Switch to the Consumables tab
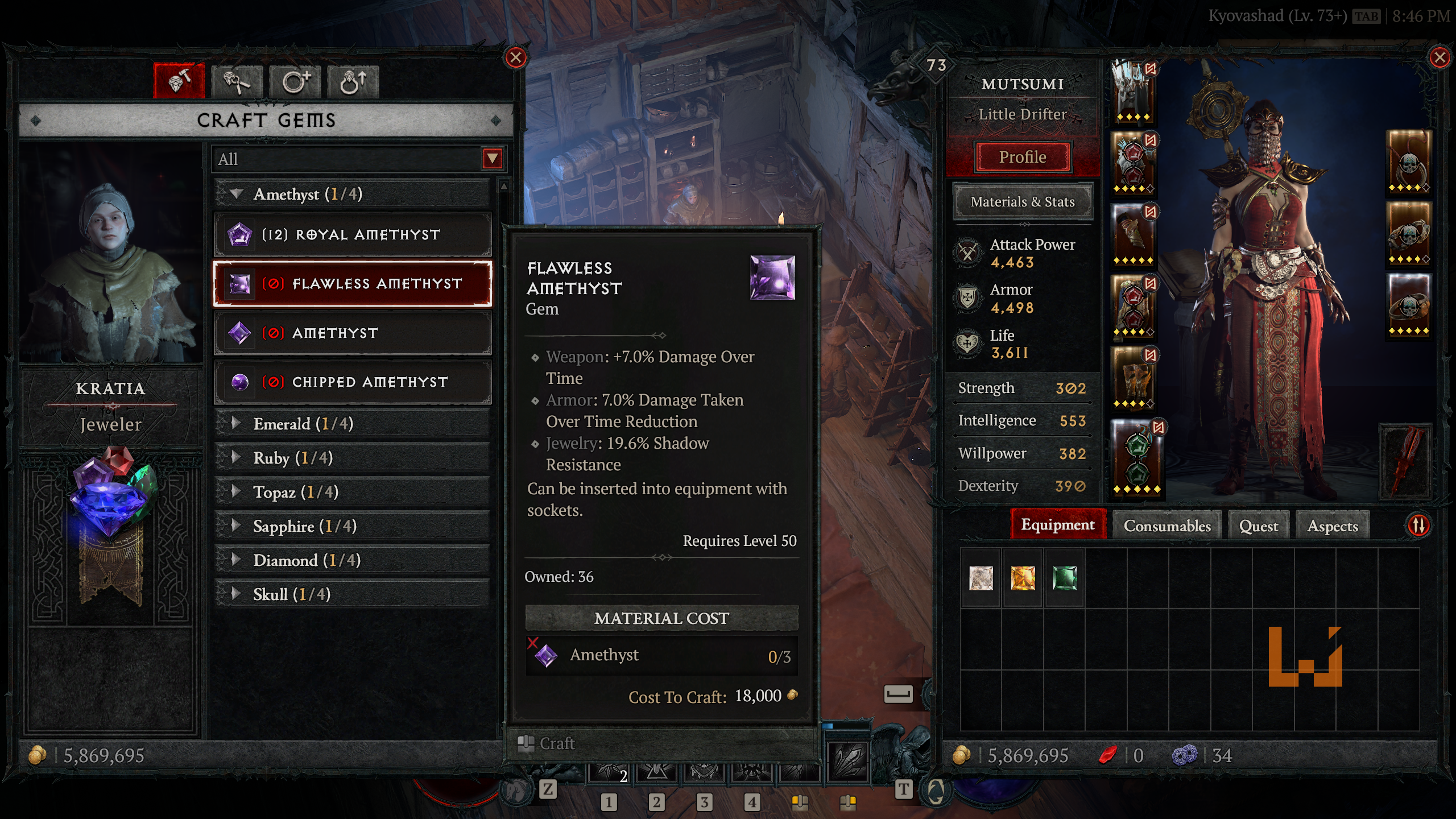 pyautogui.click(x=1167, y=526)
